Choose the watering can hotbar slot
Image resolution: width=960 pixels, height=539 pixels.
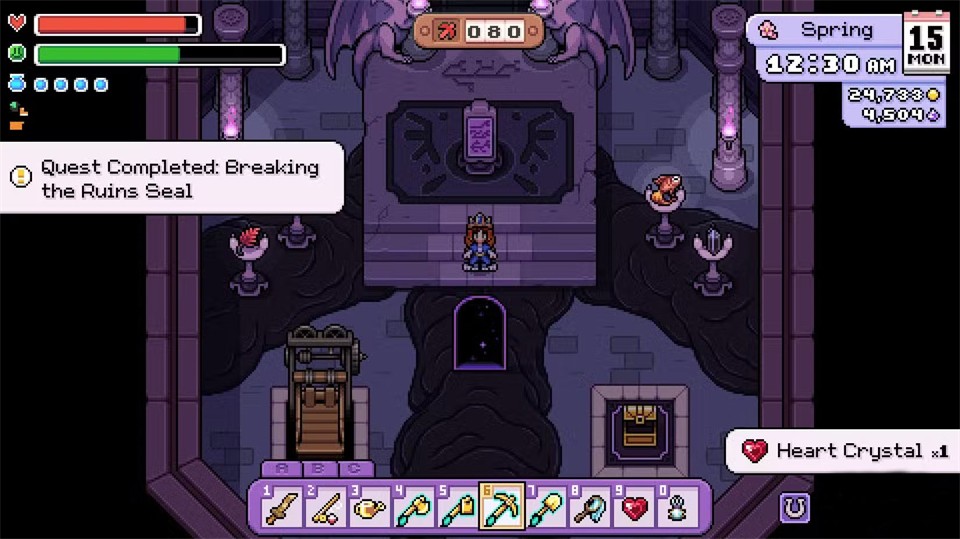click(367, 509)
